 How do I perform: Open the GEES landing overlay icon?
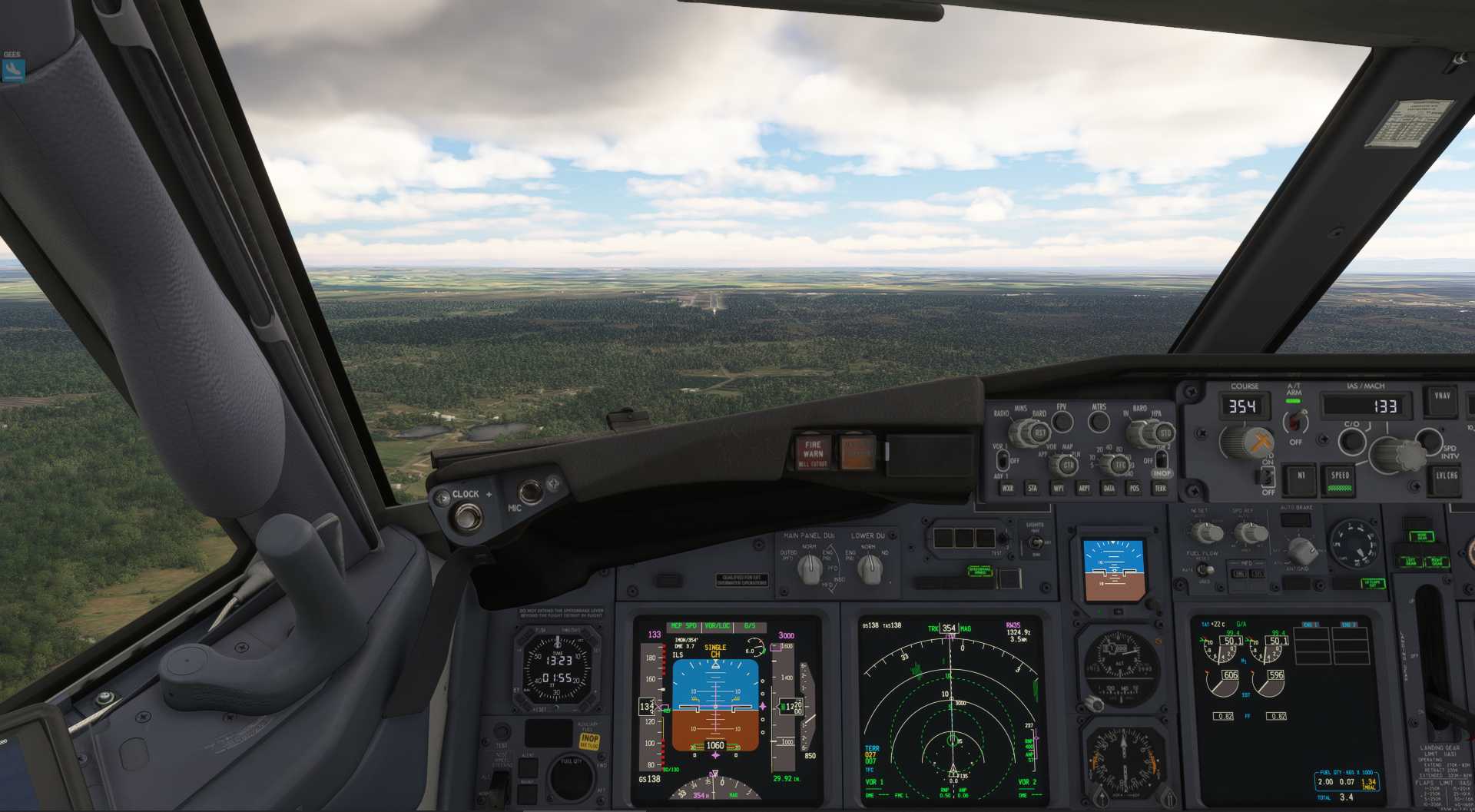pyautogui.click(x=13, y=71)
